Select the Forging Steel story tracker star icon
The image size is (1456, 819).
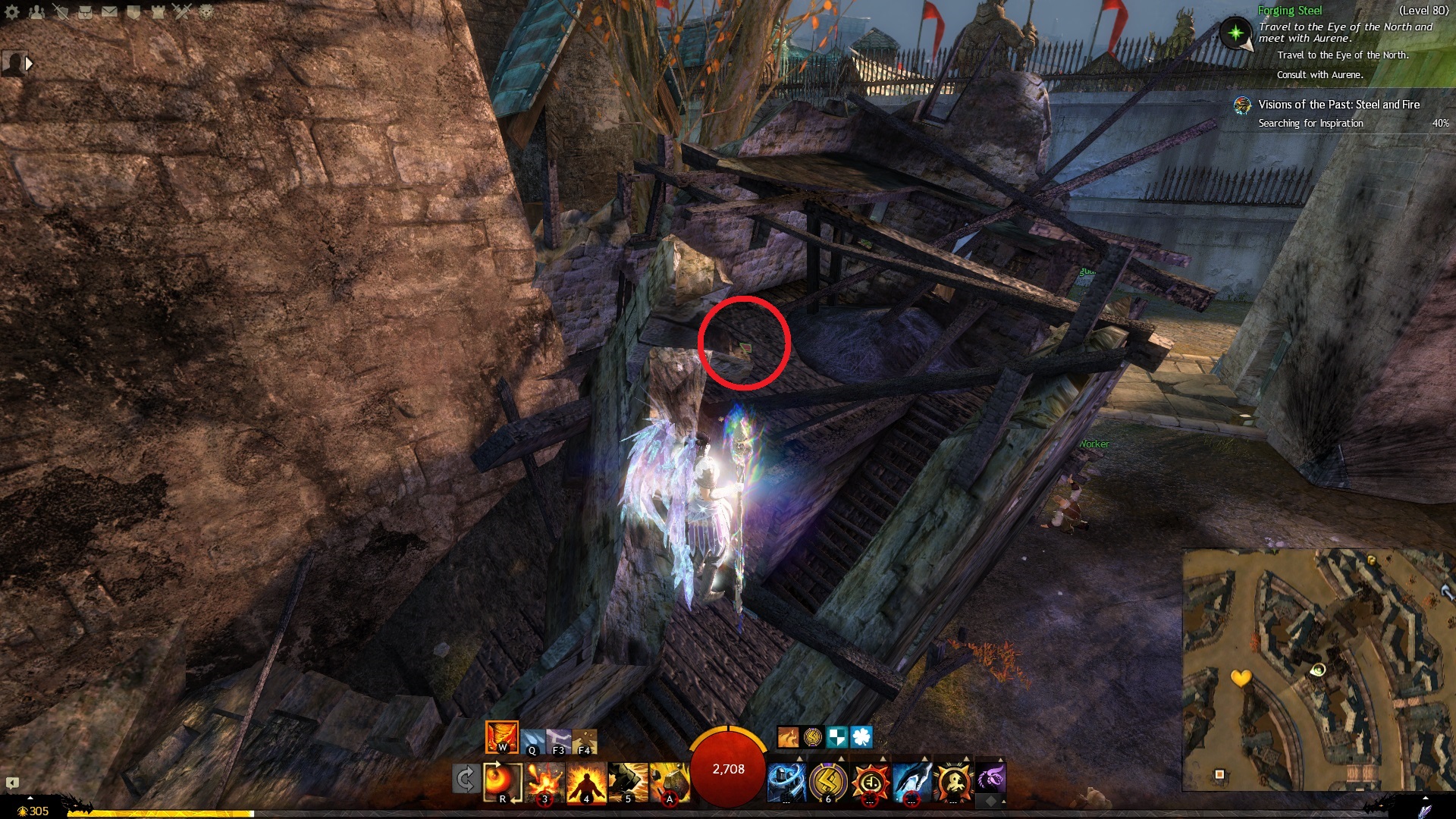point(1236,33)
